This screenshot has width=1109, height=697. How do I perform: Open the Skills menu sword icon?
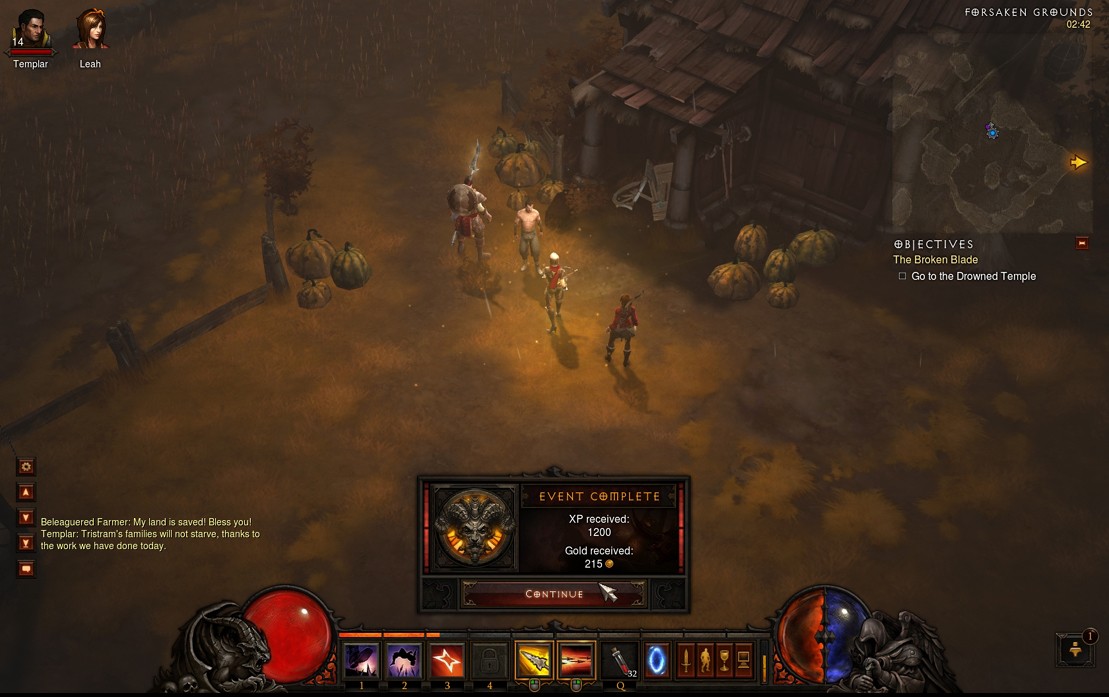(x=686, y=660)
